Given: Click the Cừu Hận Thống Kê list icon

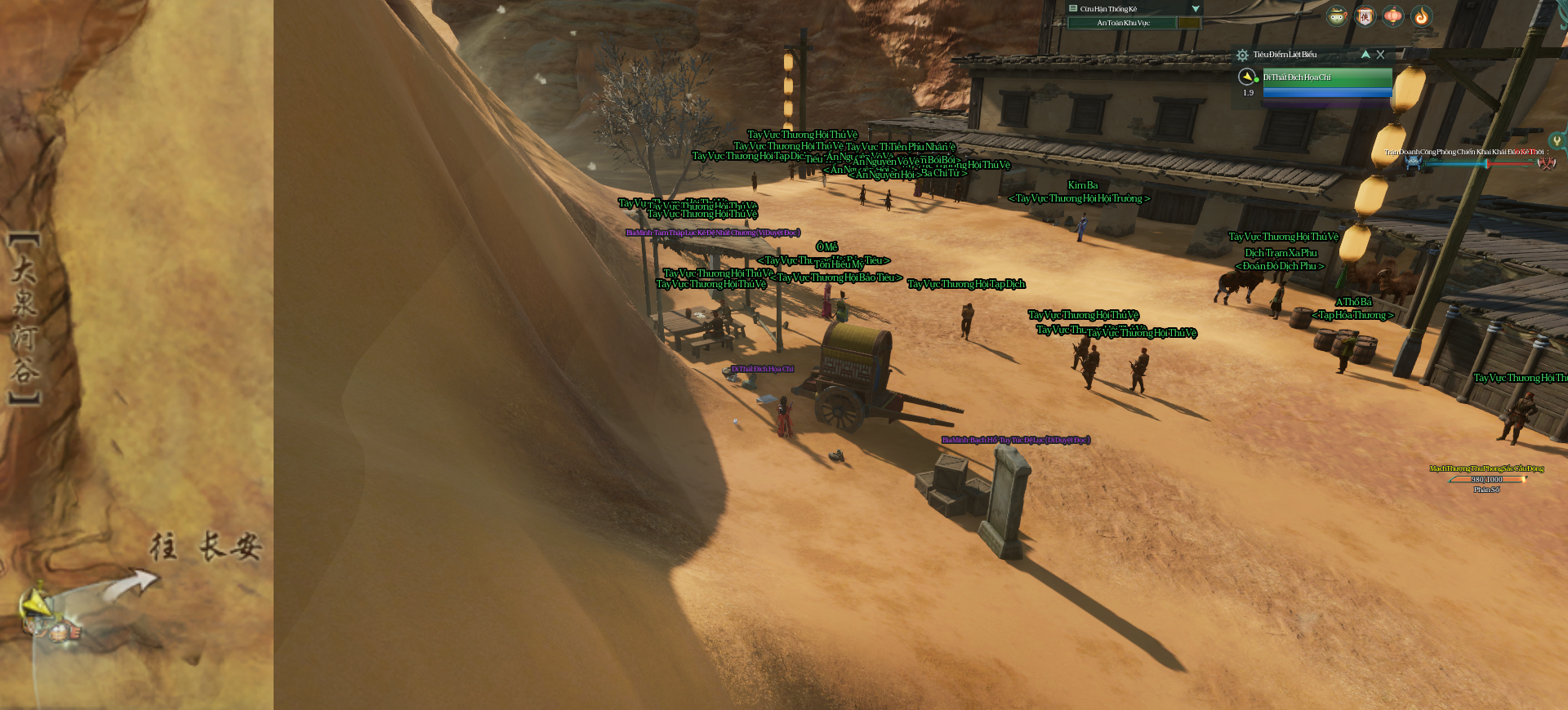Looking at the screenshot, I should (1073, 9).
